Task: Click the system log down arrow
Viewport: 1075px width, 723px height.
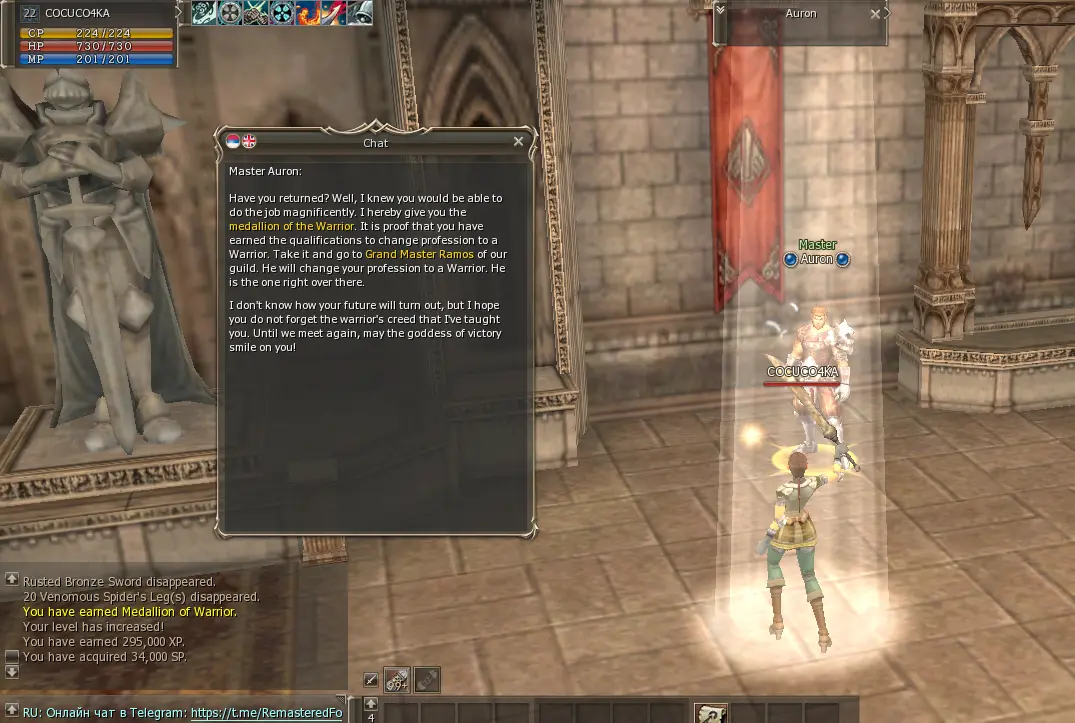Action: click(11, 672)
